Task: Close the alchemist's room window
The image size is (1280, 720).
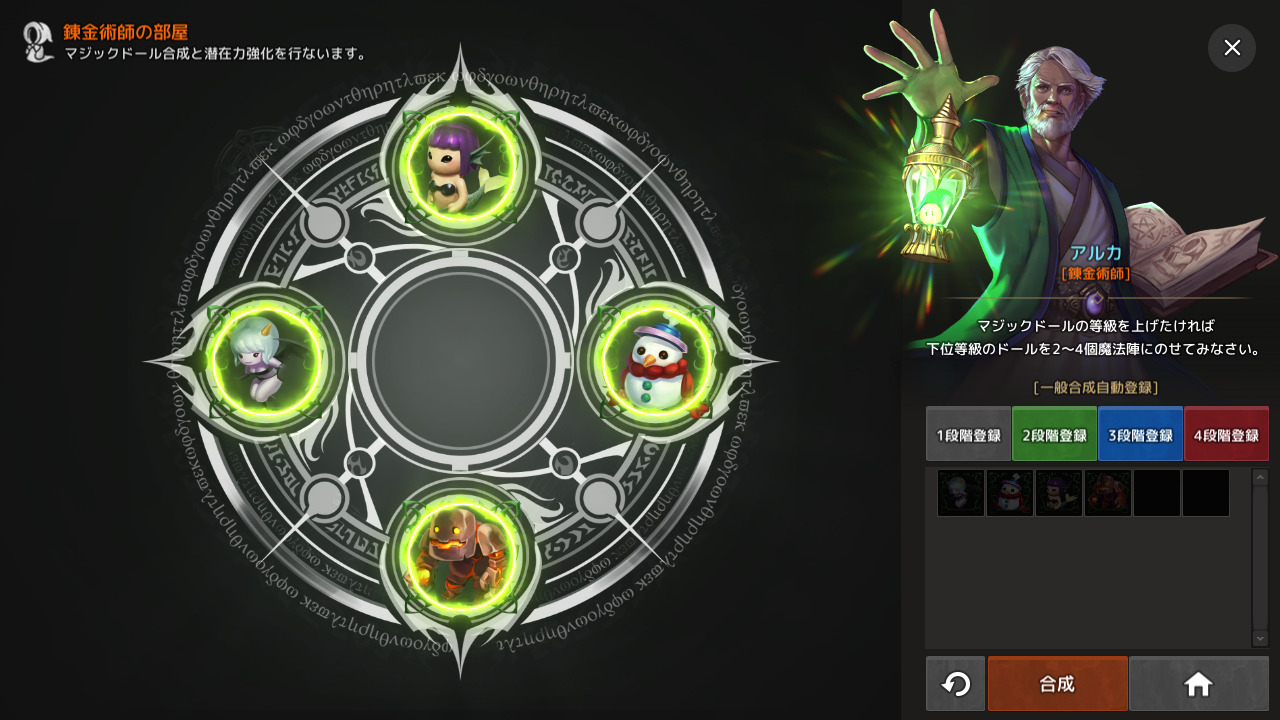Action: tap(1232, 48)
